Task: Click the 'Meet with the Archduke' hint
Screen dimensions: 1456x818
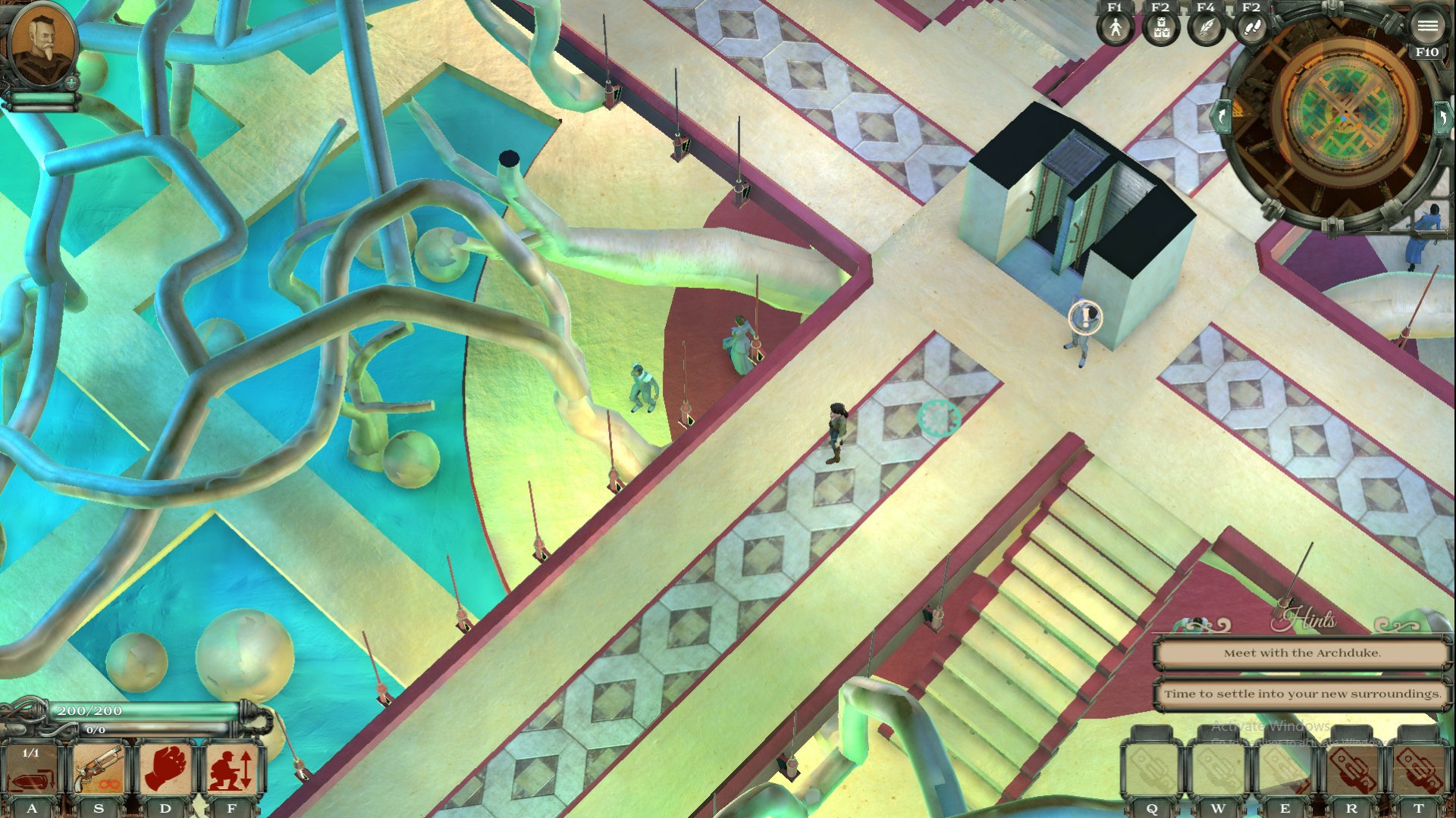Action: point(1303,651)
